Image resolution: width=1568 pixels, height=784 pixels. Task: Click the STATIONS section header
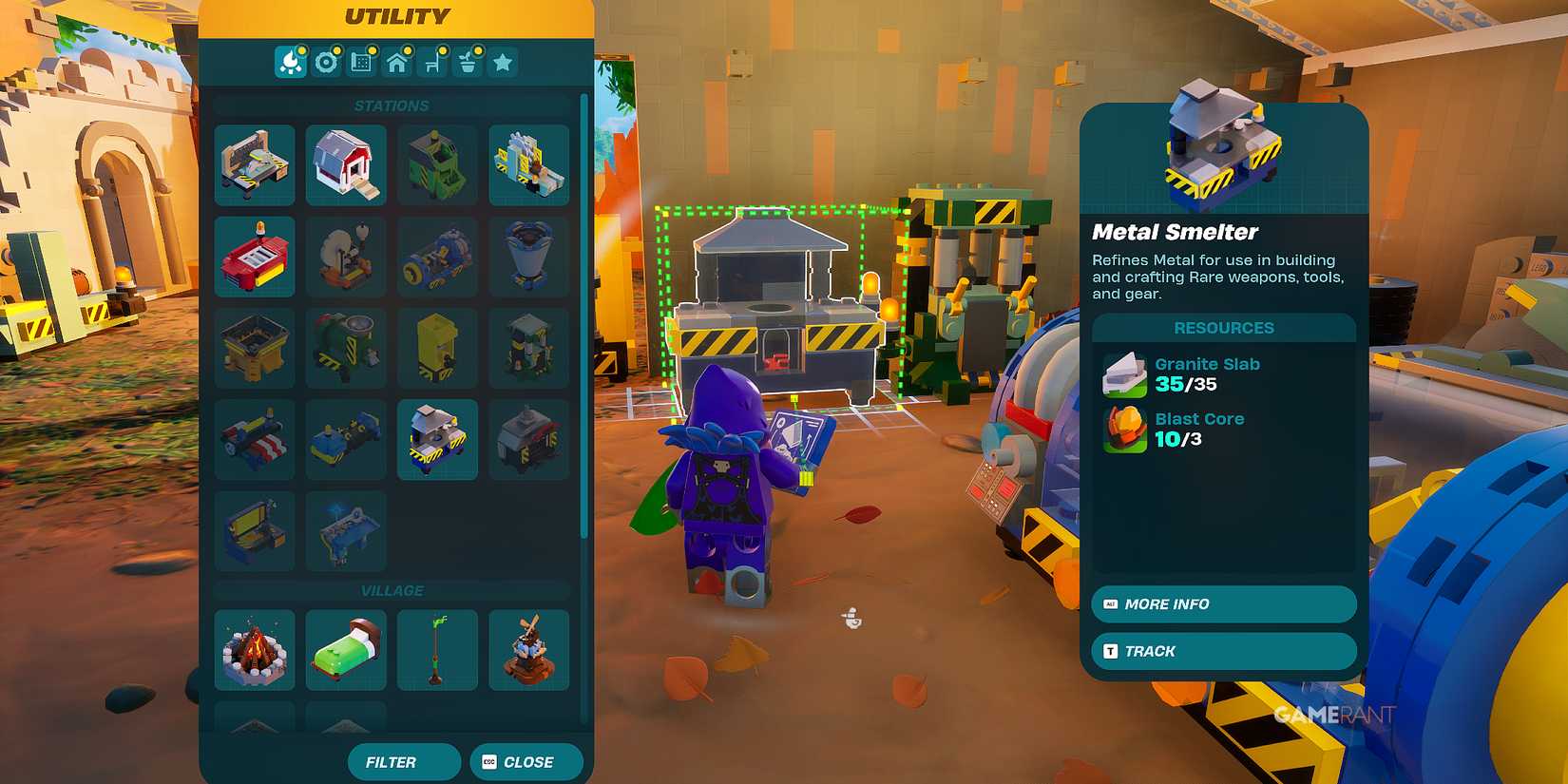coord(392,105)
